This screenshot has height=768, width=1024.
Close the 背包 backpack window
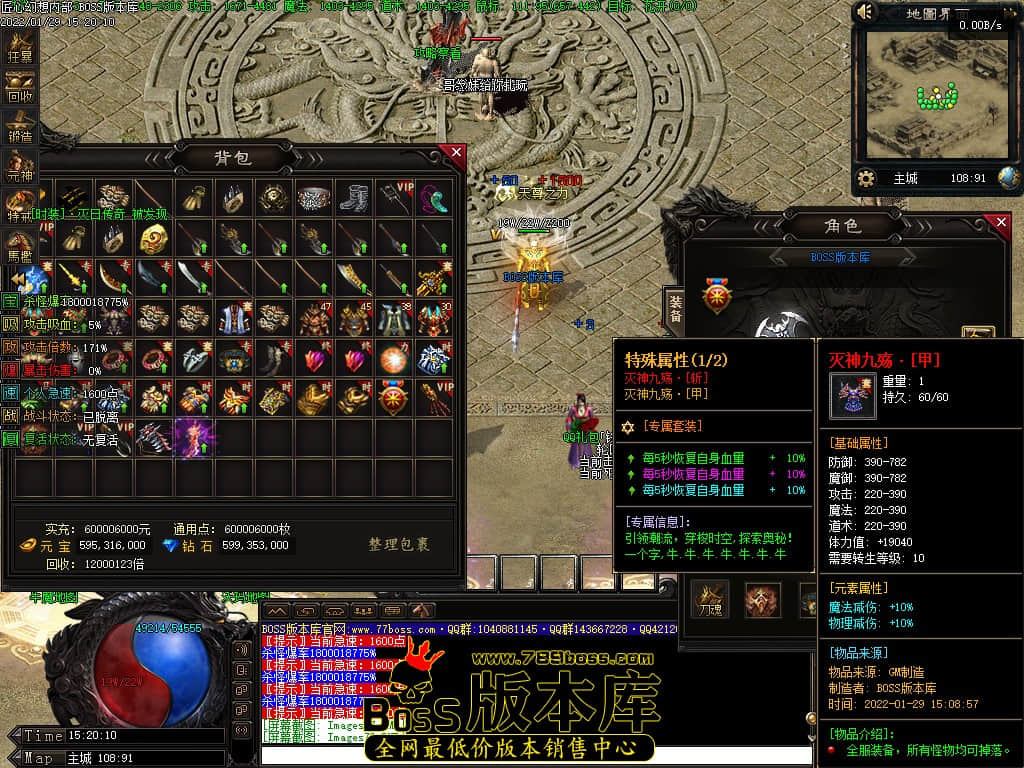click(457, 153)
